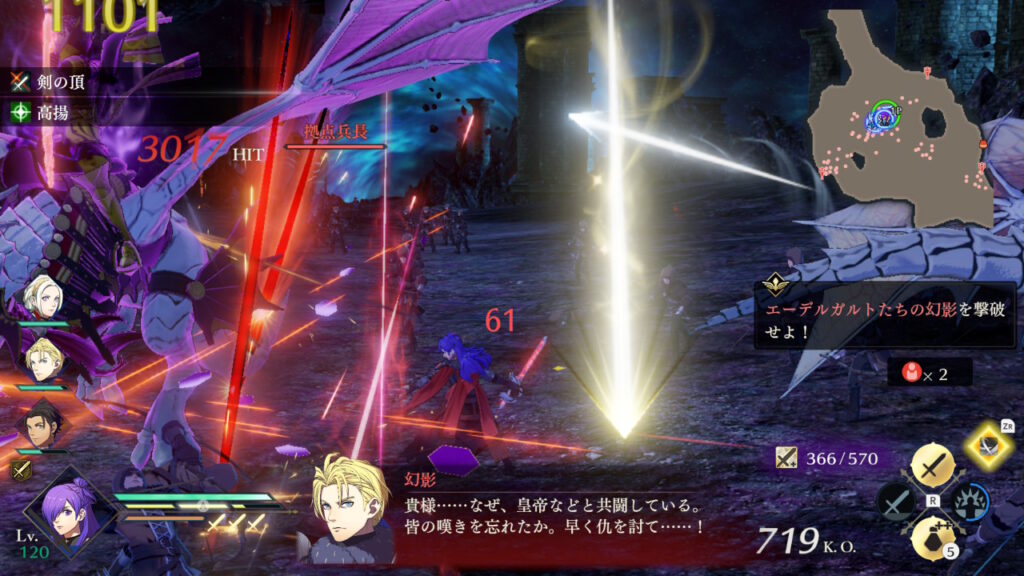1024x576 pixels.
Task: Trigger the blue-ringed warrior special ability
Action: pyautogui.click(x=970, y=502)
